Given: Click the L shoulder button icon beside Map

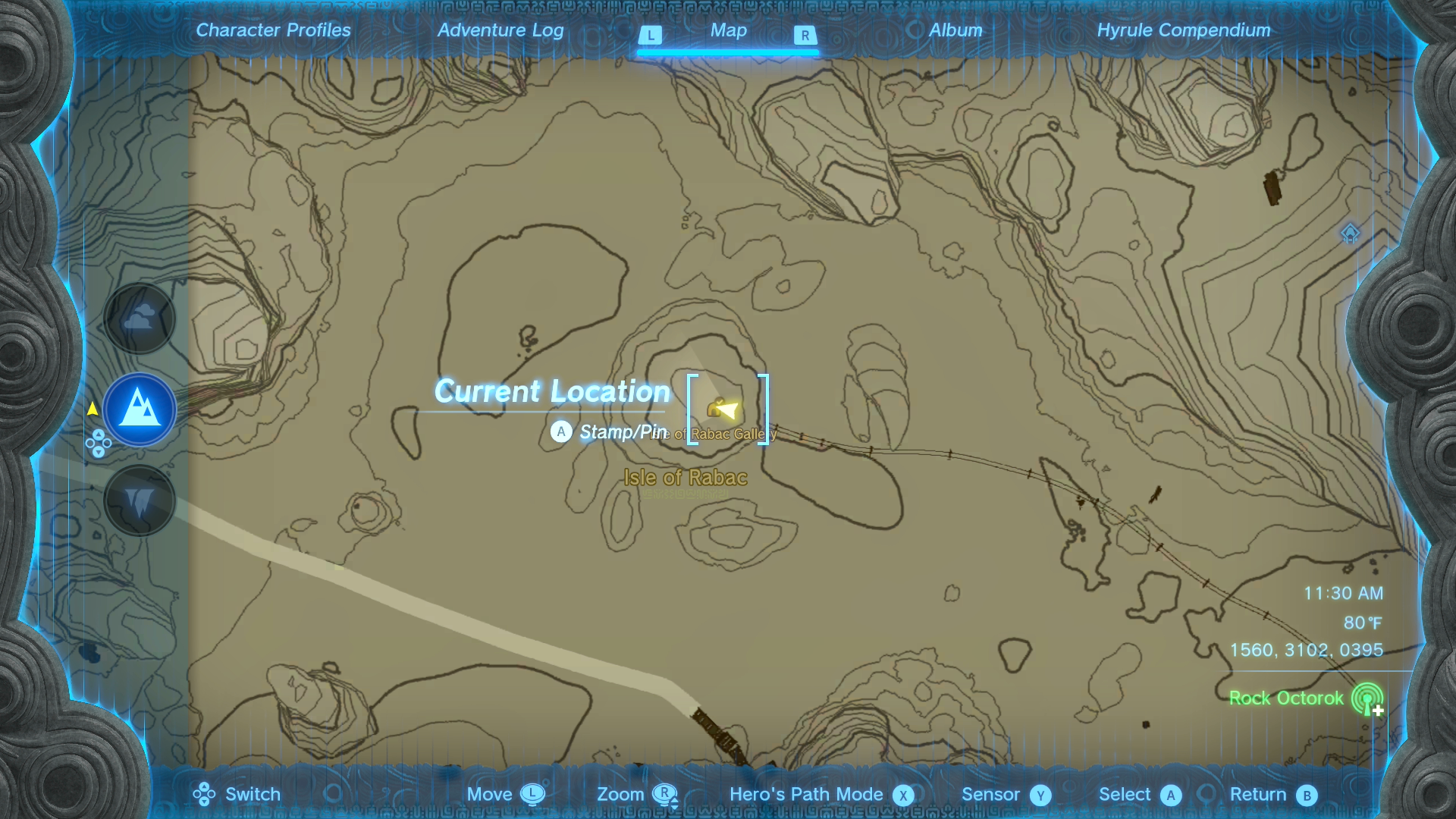Looking at the screenshot, I should pyautogui.click(x=651, y=35).
